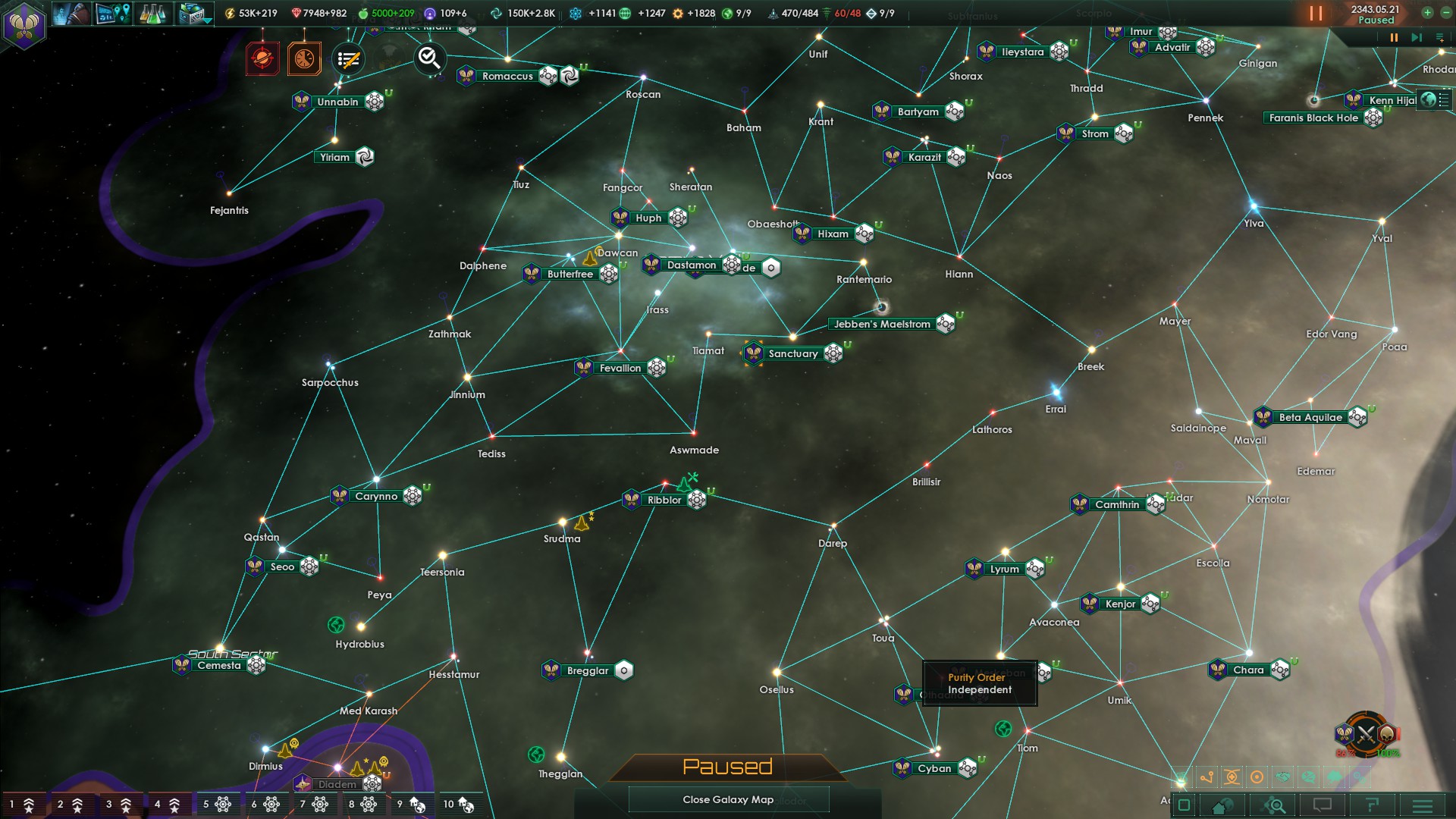Open the main menu via the hamburger button
The image size is (1456, 819).
point(1423,804)
